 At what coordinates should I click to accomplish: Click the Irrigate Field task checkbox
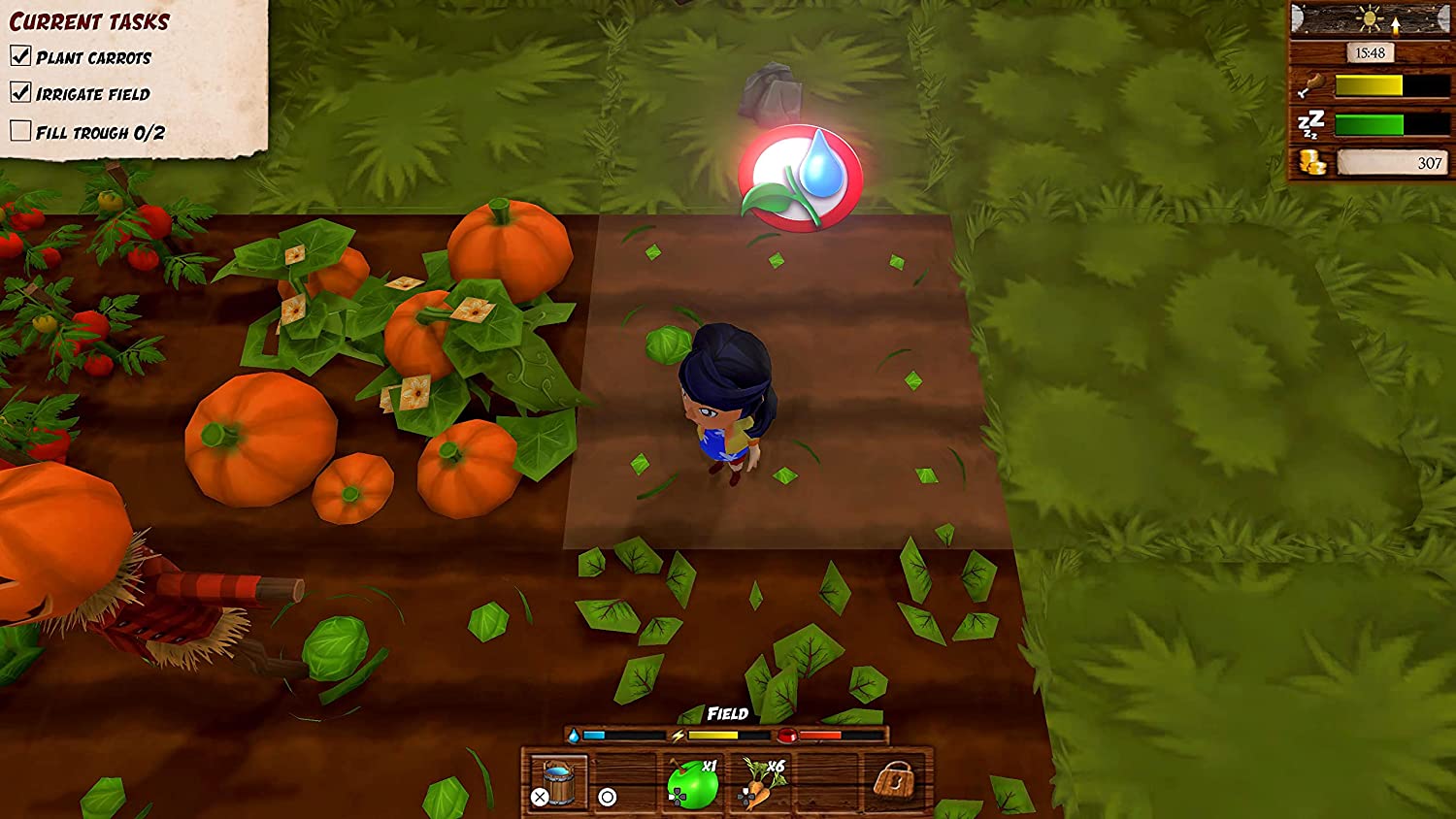pos(20,92)
